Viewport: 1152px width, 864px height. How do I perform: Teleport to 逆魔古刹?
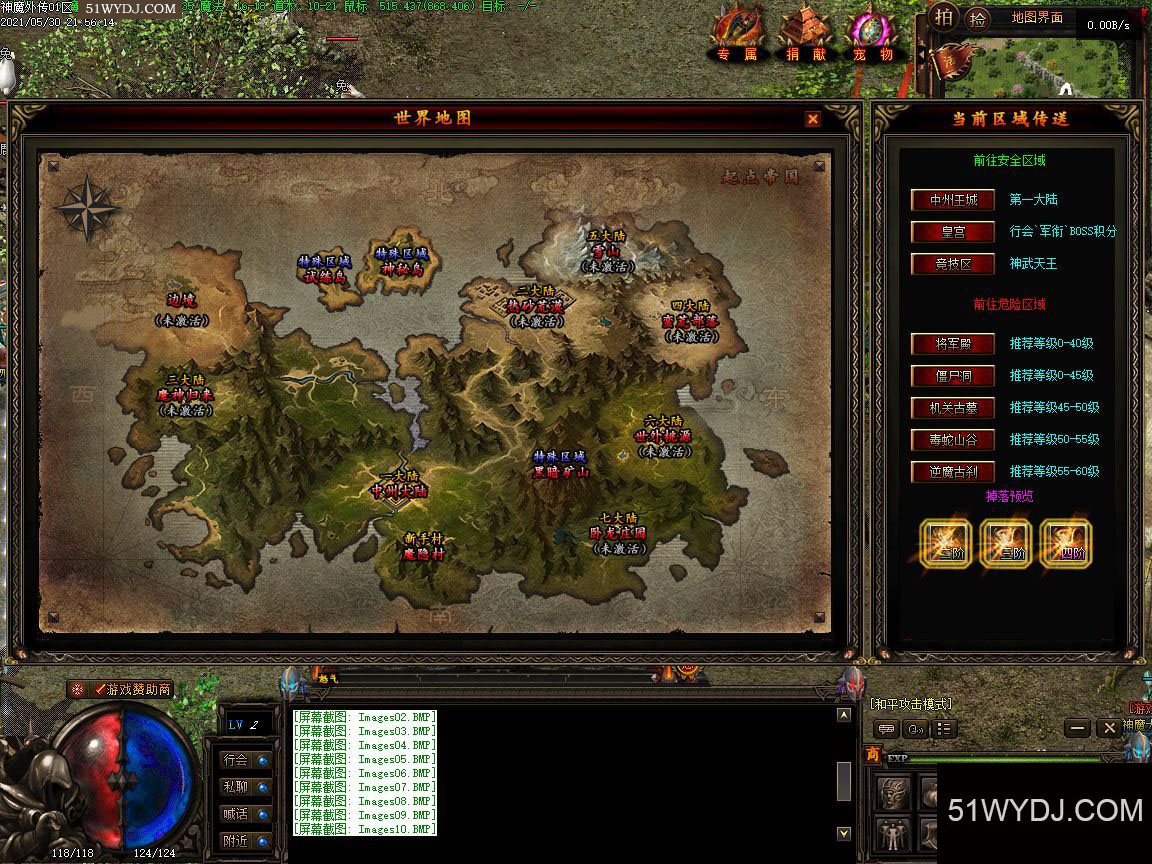[953, 472]
